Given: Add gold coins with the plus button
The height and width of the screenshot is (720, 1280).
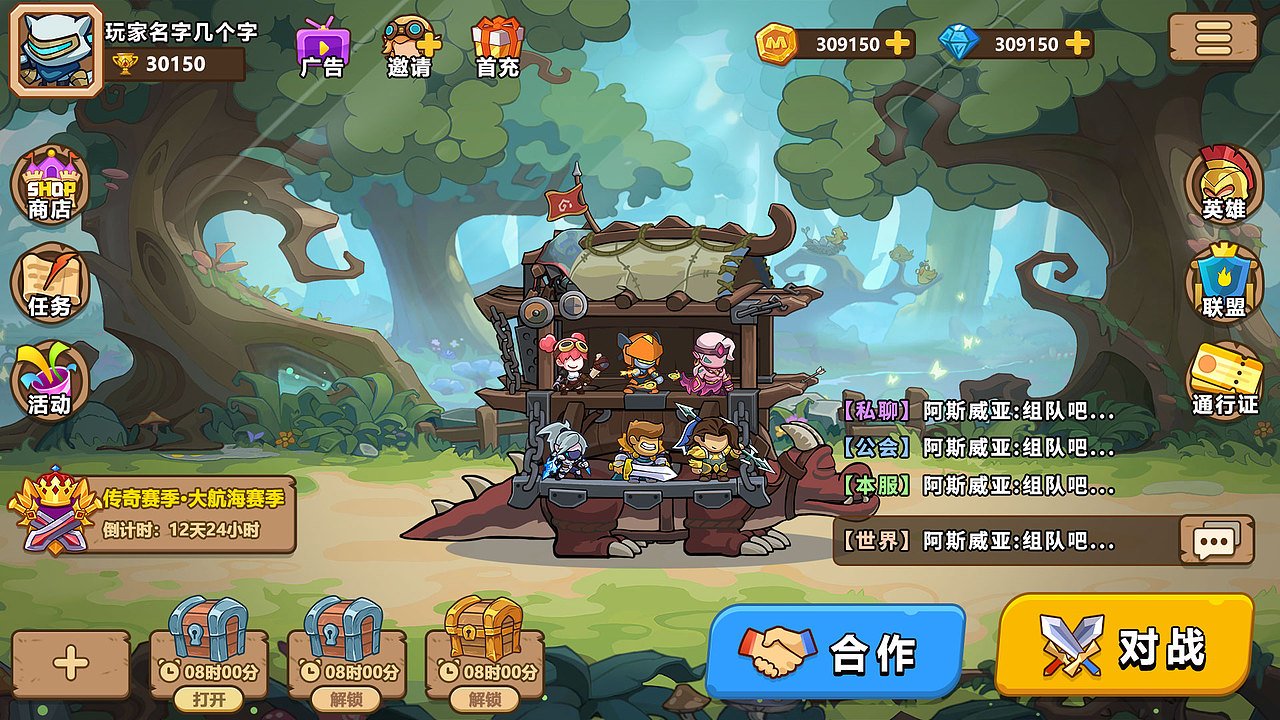Looking at the screenshot, I should 898,44.
